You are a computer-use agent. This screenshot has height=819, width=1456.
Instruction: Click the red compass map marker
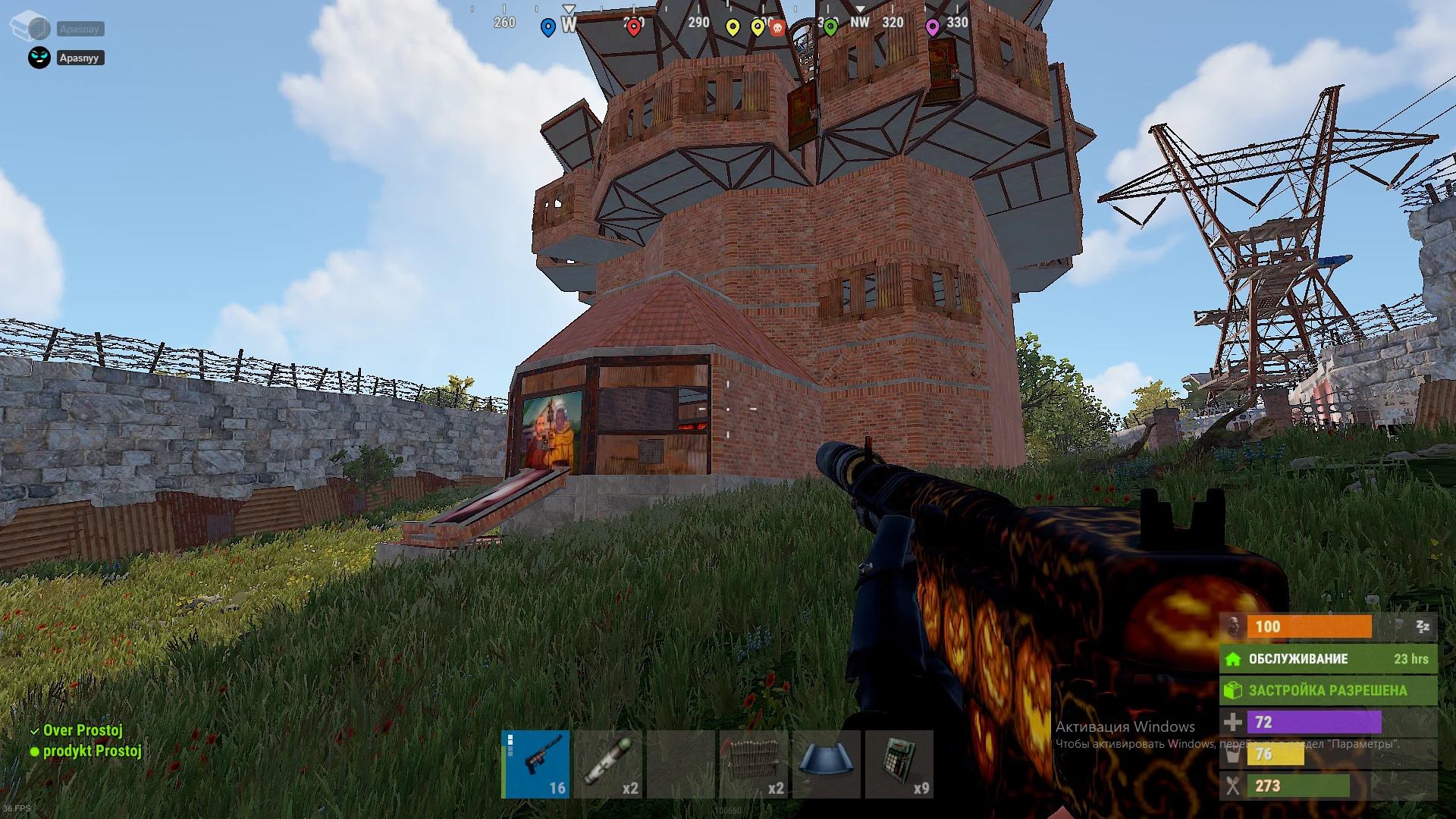pyautogui.click(x=633, y=27)
